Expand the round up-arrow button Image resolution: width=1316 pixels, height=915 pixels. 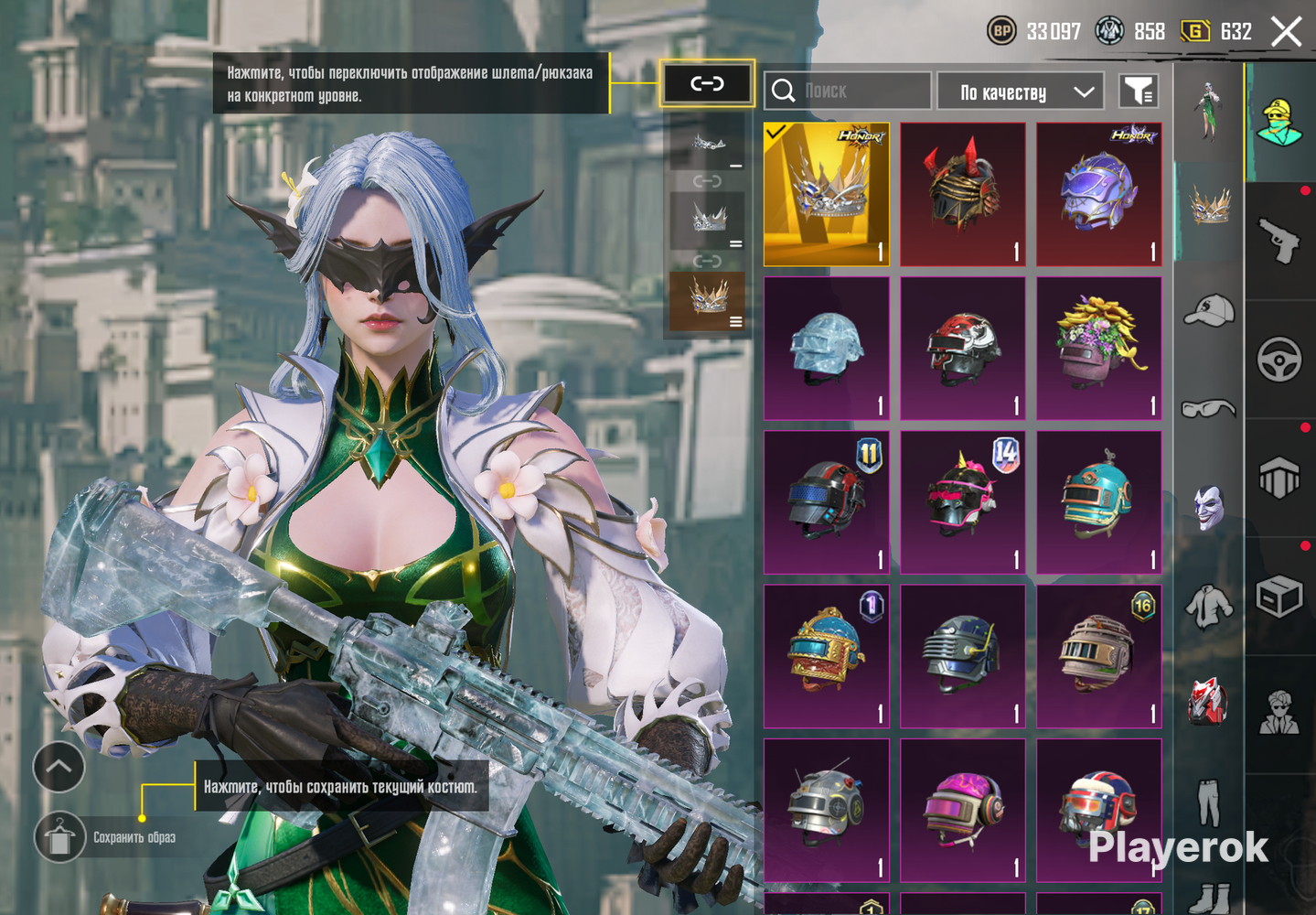point(59,767)
